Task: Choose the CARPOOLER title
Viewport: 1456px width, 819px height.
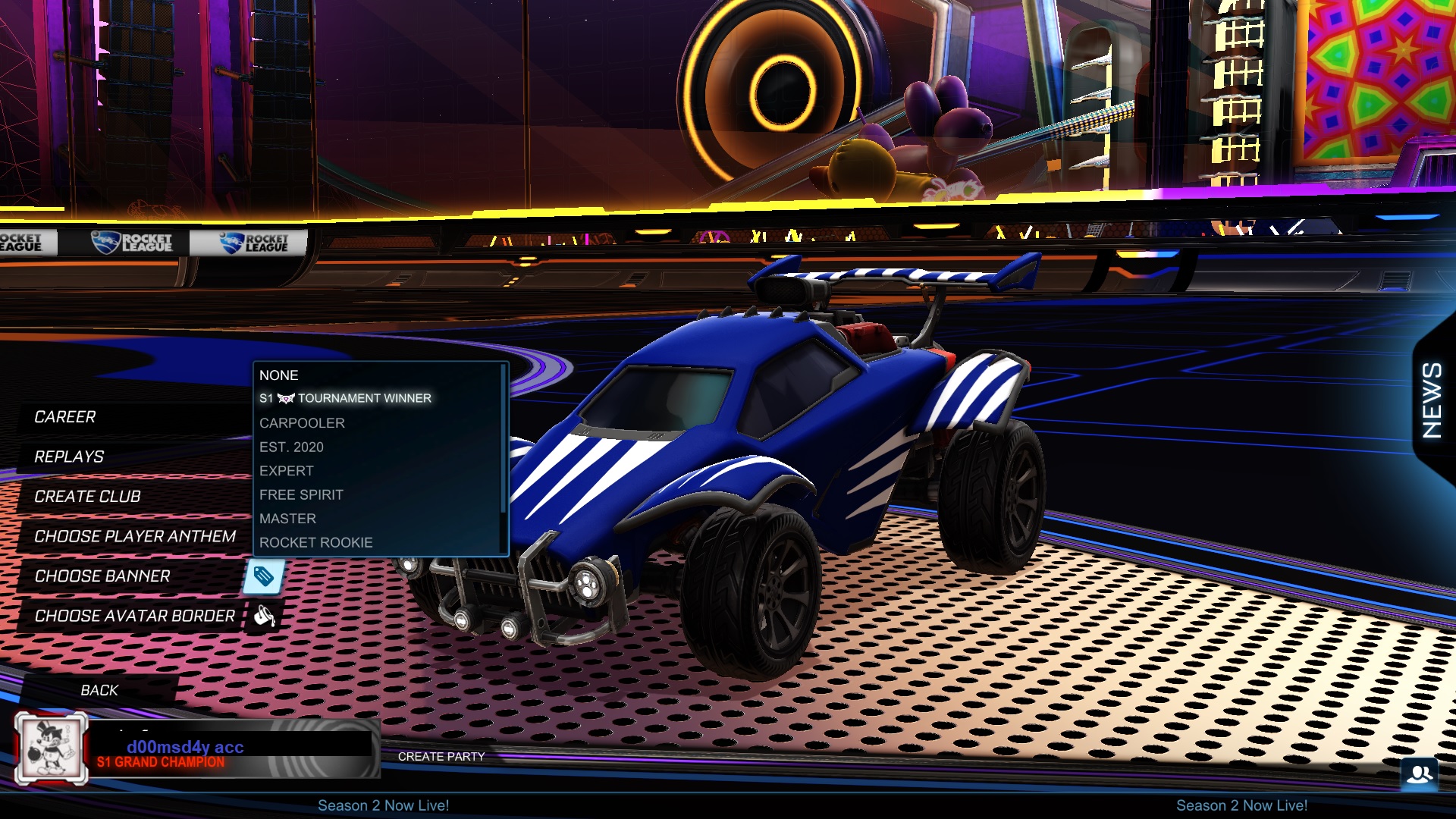Action: pyautogui.click(x=302, y=423)
